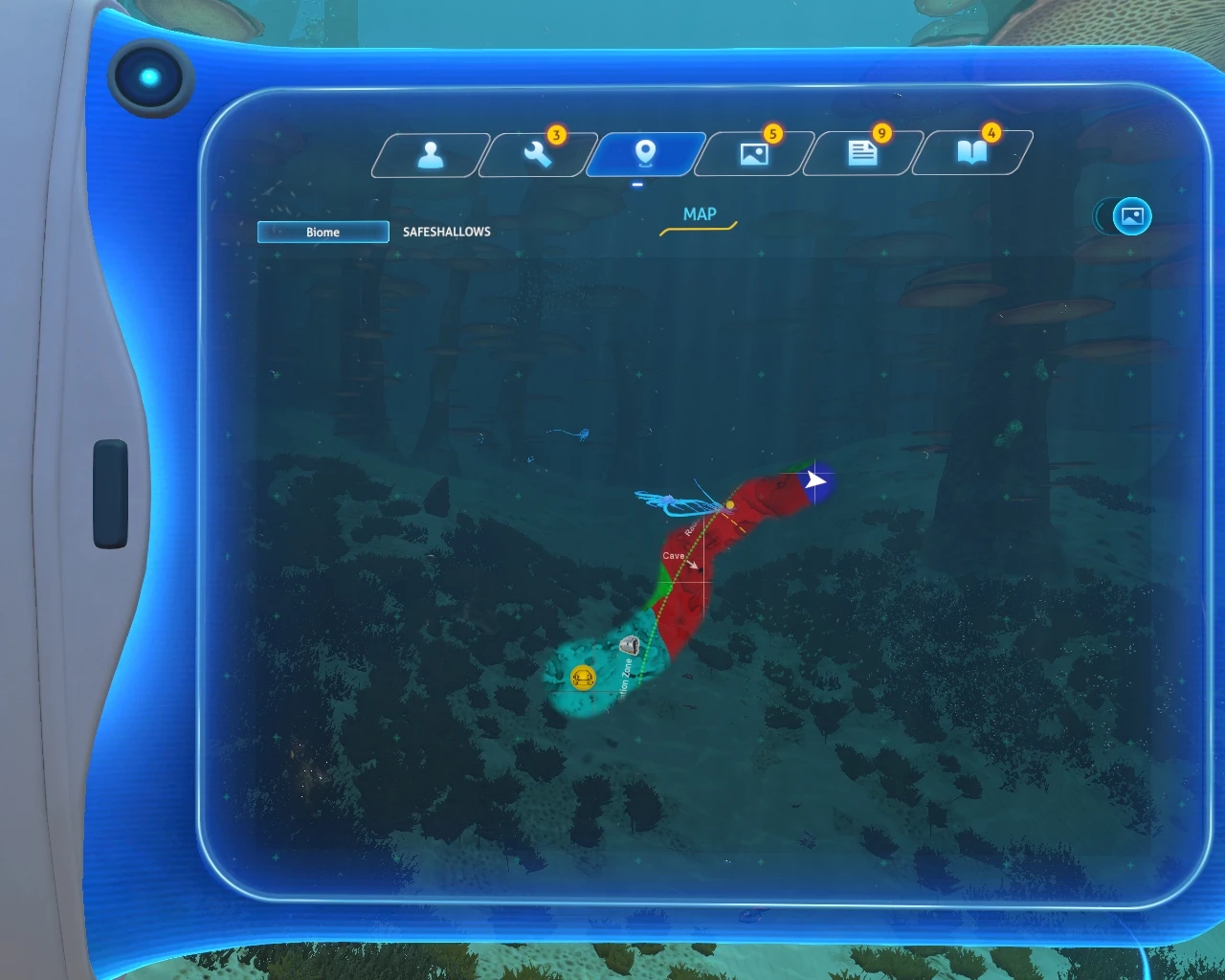Expand the data bank badge showing 9
Image resolution: width=1225 pixels, height=980 pixels.
pos(881,135)
